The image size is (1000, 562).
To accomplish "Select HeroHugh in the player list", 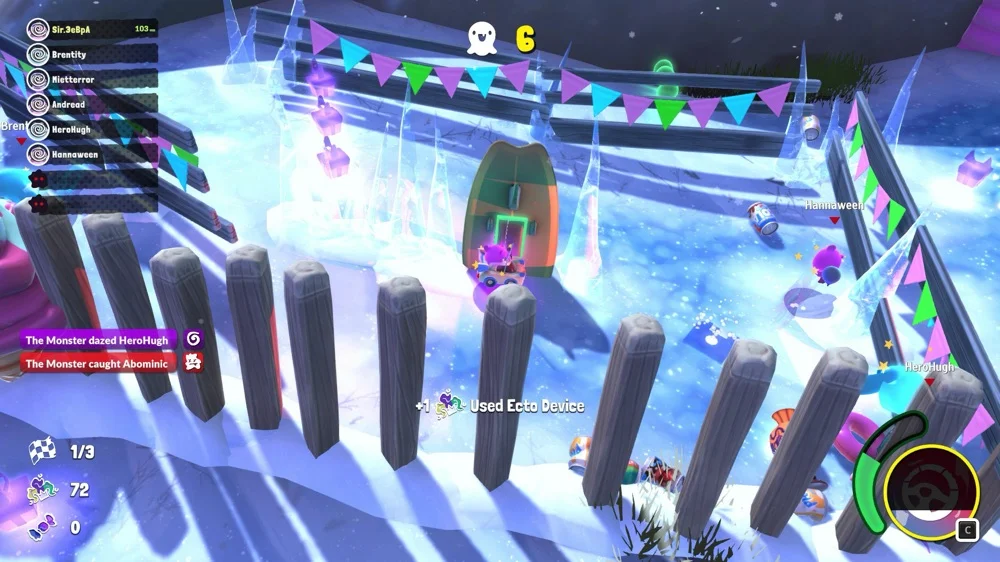I will pyautogui.click(x=92, y=129).
